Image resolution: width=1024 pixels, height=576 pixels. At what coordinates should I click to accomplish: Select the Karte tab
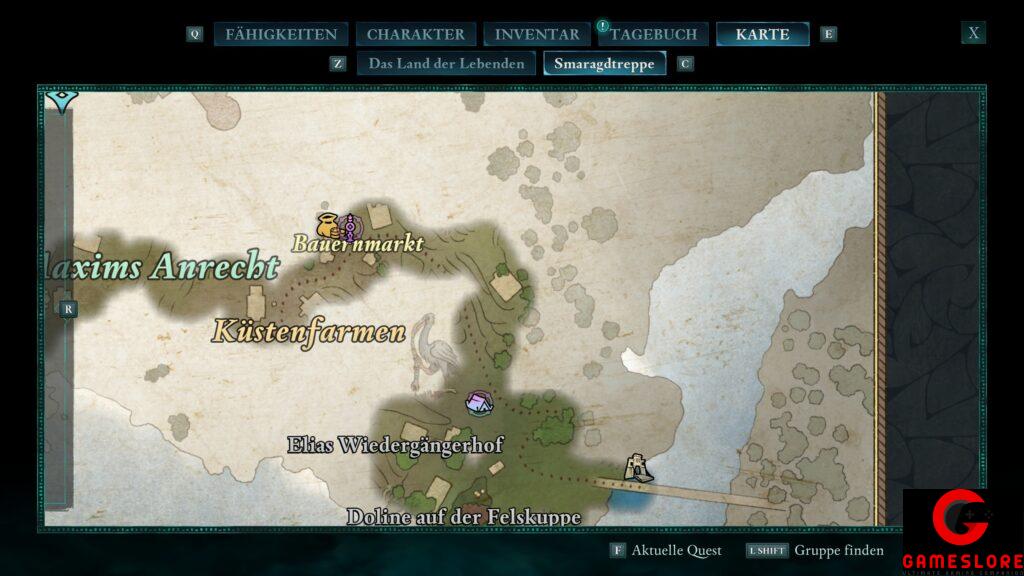(762, 34)
